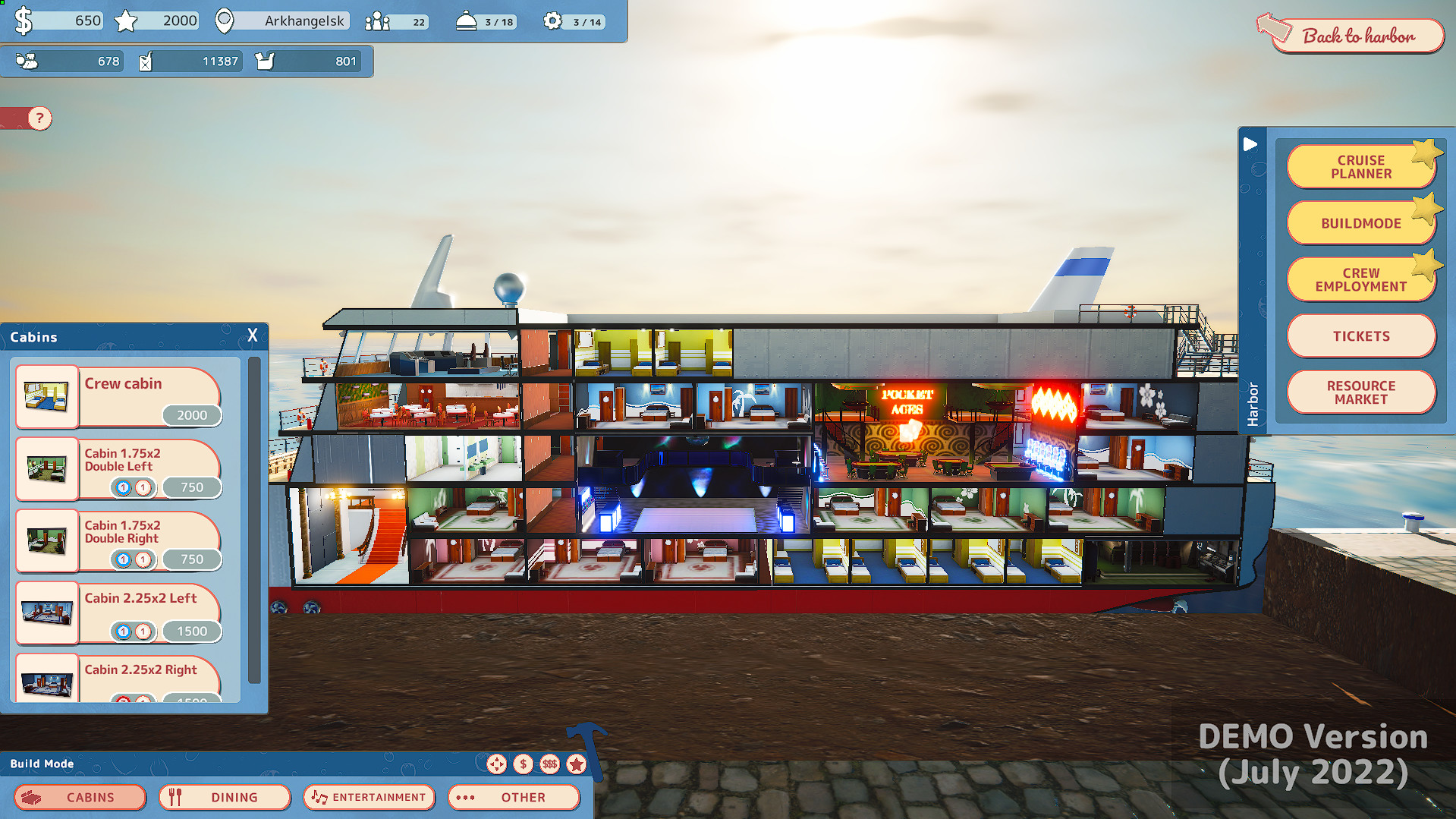Viewport: 1456px width, 819px height.
Task: Click the $$$ pricing icon in Build Mode bar
Action: (550, 764)
